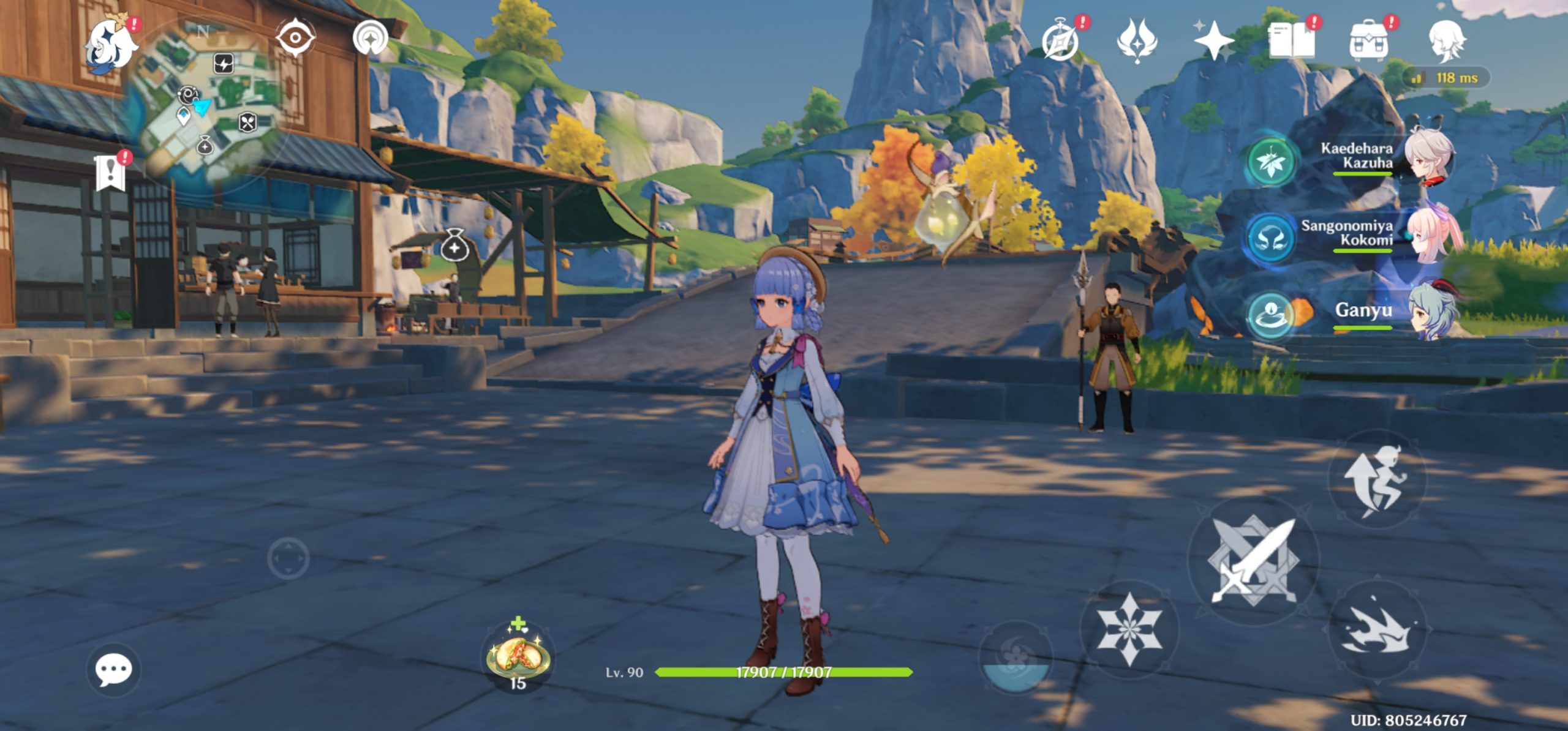This screenshot has width=1568, height=731.
Task: Tap the jump button
Action: click(x=1377, y=481)
